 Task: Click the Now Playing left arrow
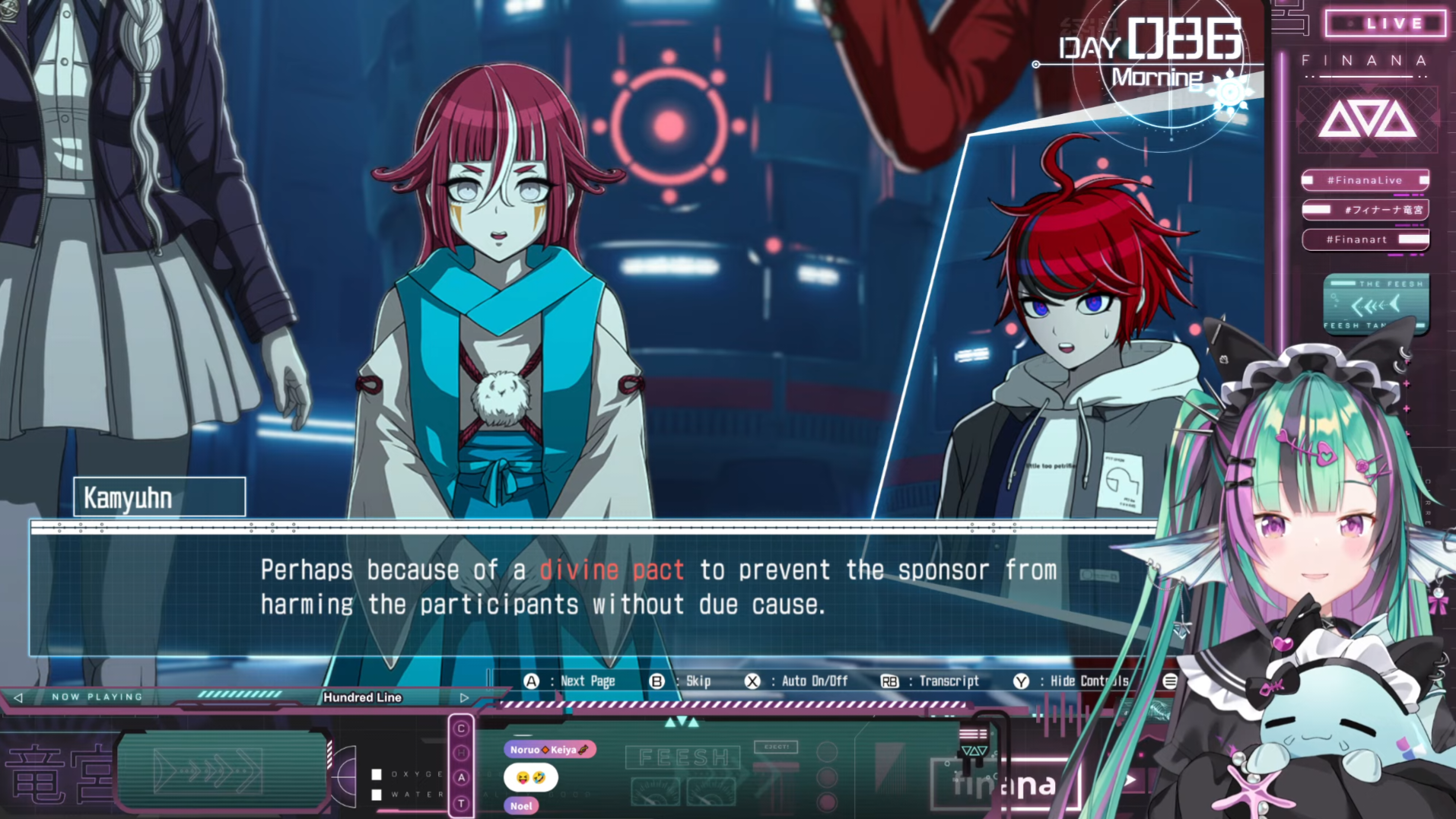(x=18, y=697)
